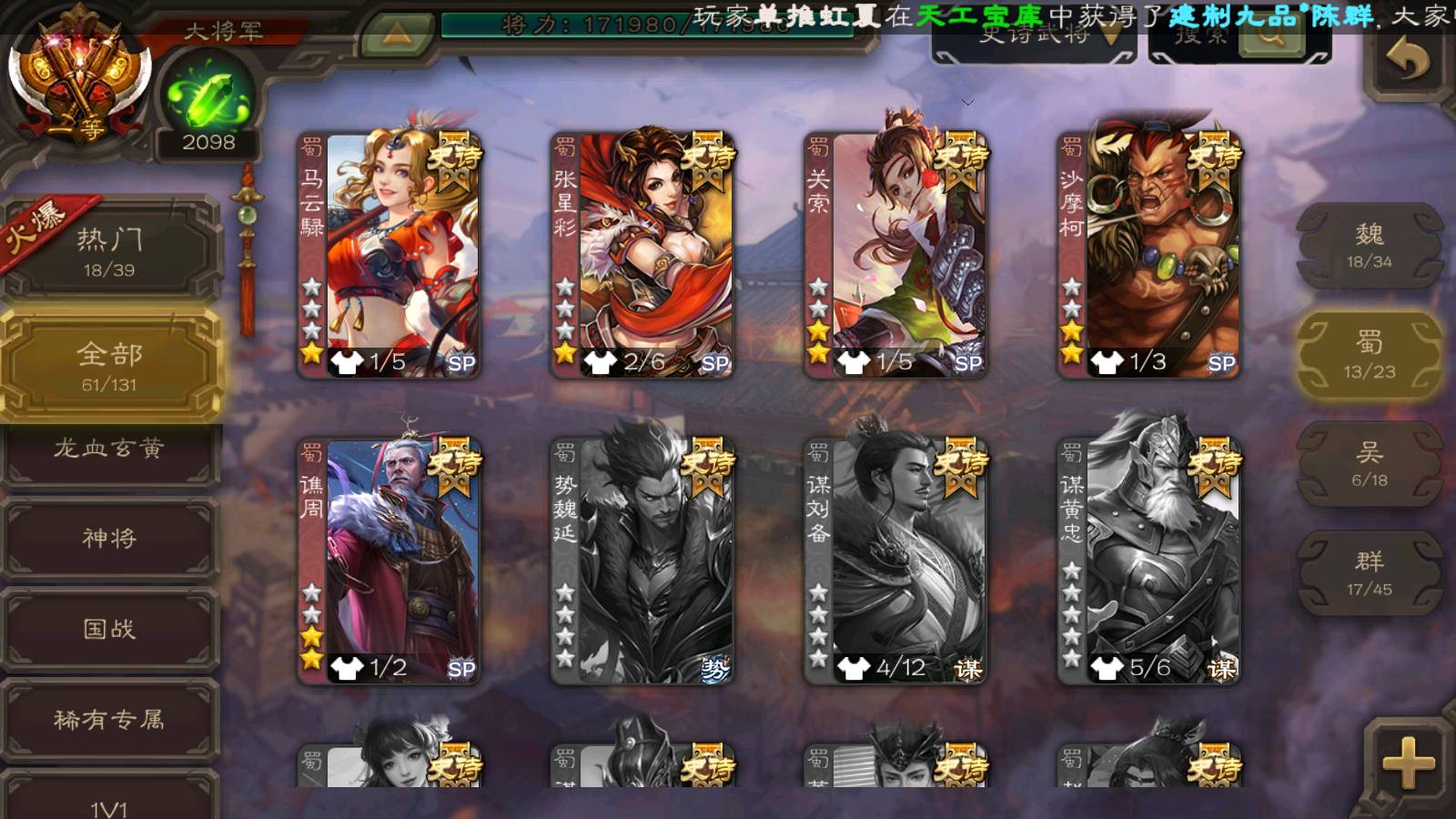Screen dimensions: 1456x819
Task: Select the 张星彩 hero card
Action: coord(642,255)
